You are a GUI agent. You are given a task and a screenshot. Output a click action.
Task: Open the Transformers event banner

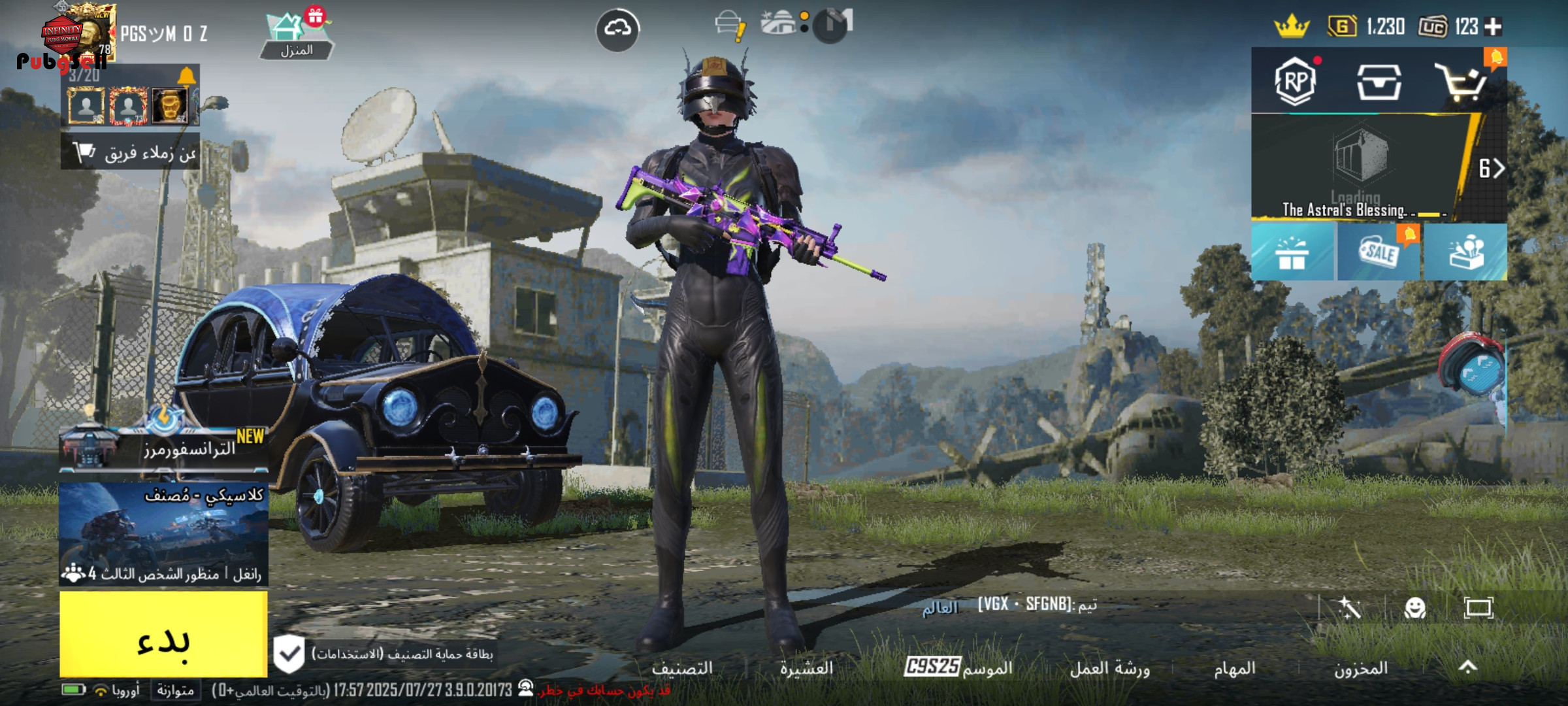pyautogui.click(x=163, y=448)
